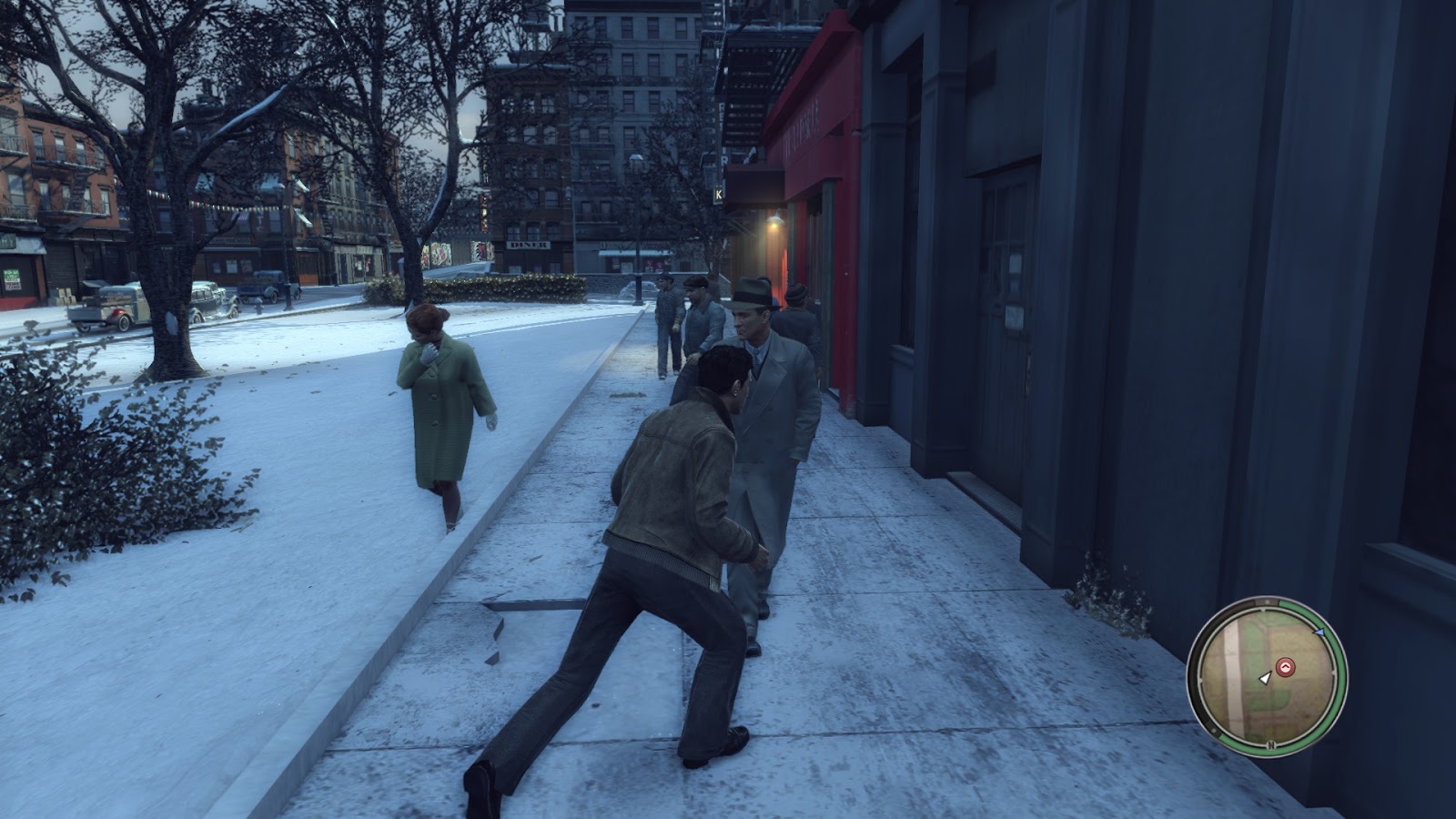Click the red objective marker on the minimap
Image resolution: width=1456 pixels, height=819 pixels.
1285,665
